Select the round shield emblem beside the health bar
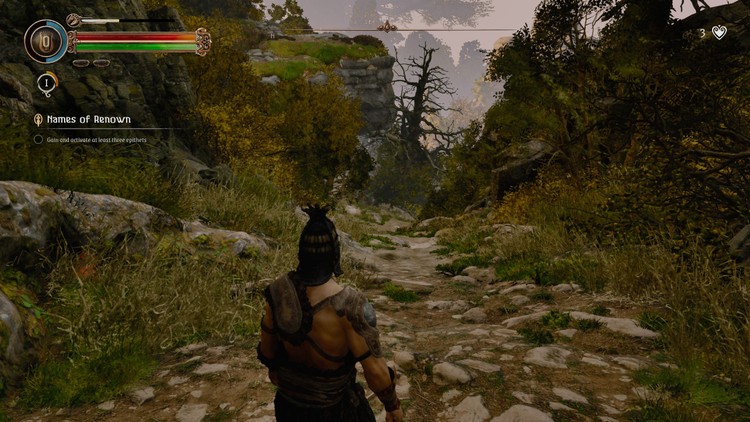Screen dimensions: 750x422 pyautogui.click(x=46, y=42)
